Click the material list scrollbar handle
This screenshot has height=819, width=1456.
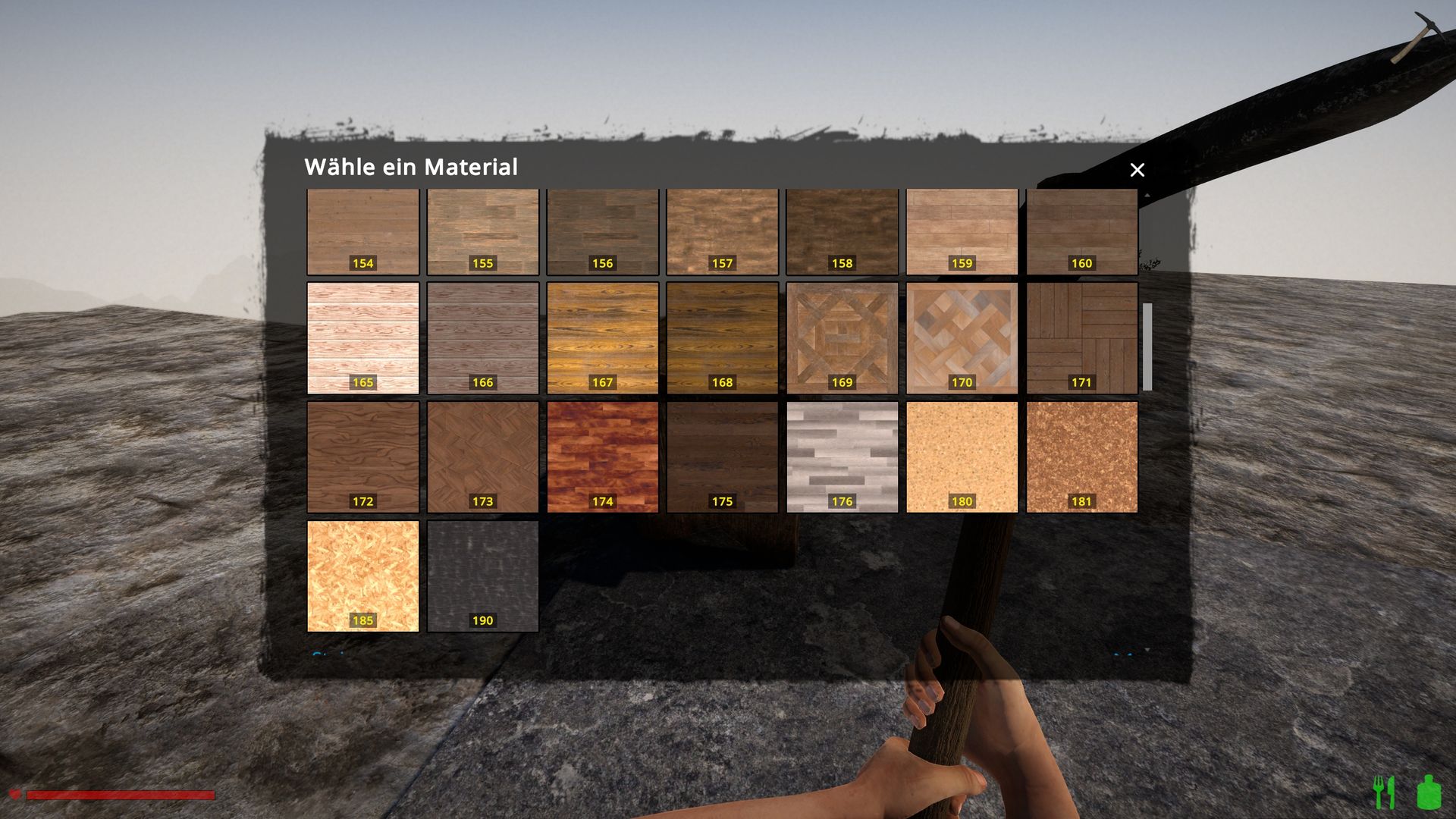coord(1147,347)
